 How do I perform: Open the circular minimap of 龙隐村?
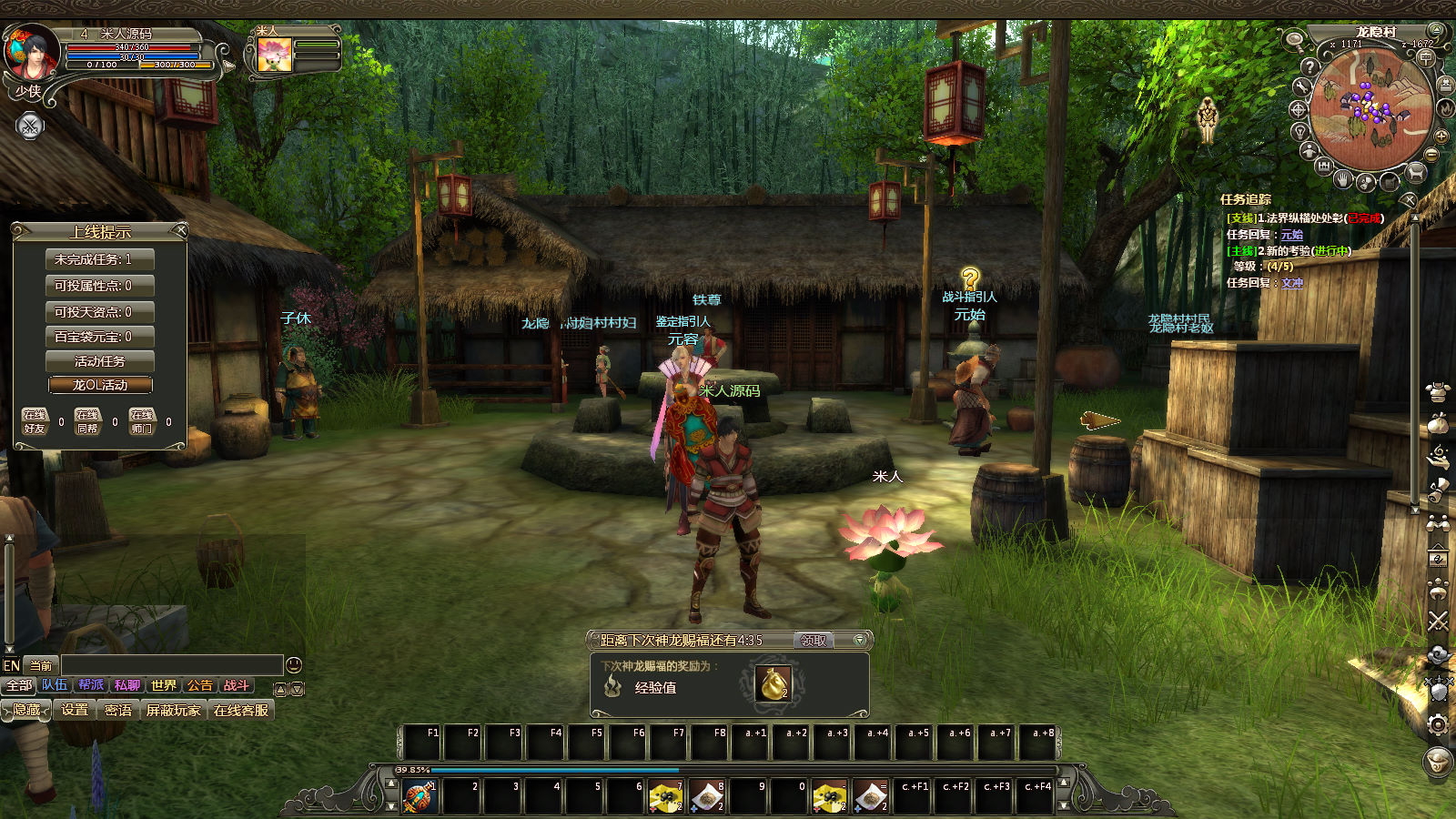pos(1371,111)
